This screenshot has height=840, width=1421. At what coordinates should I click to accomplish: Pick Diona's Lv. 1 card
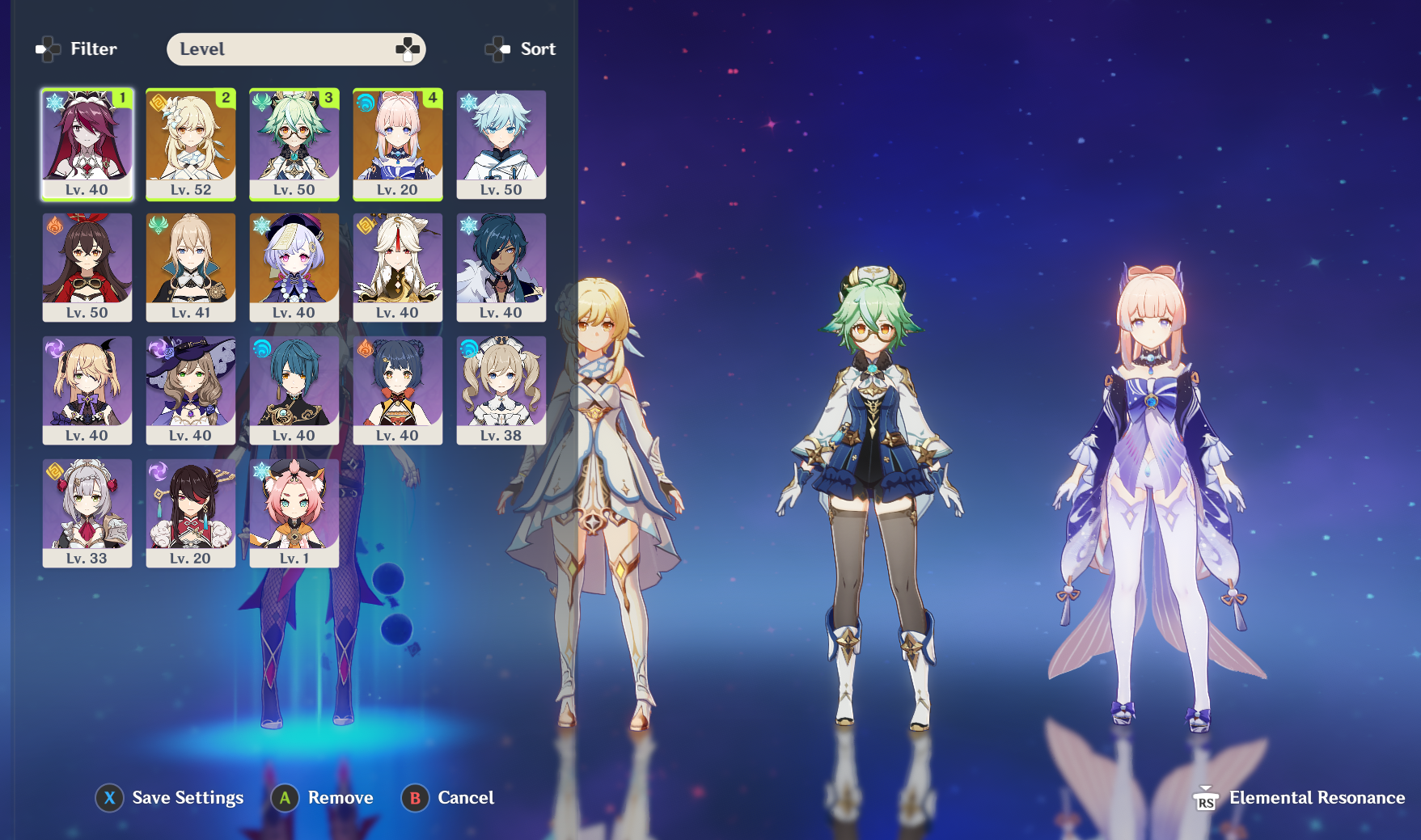tap(294, 513)
